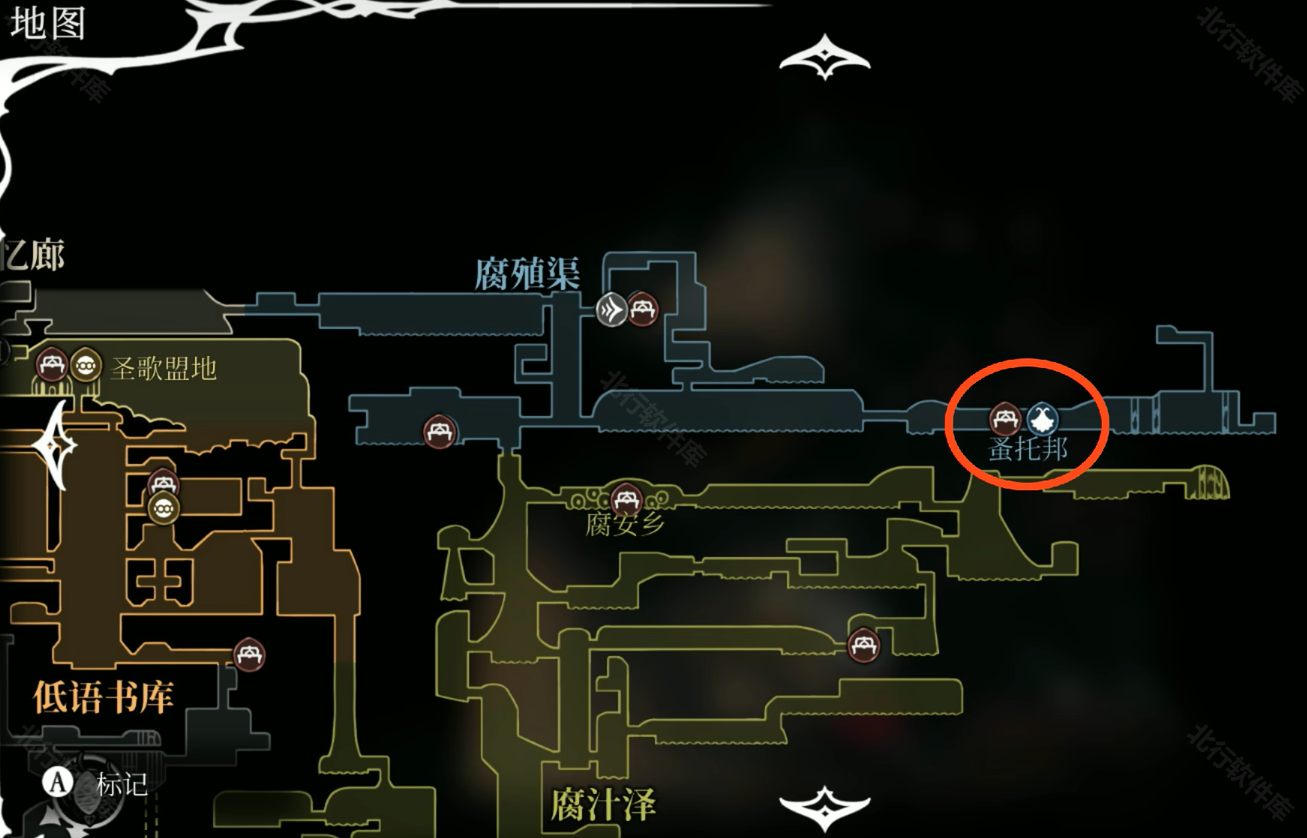Select the bench marker at 蚤托邦

tap(1005, 418)
